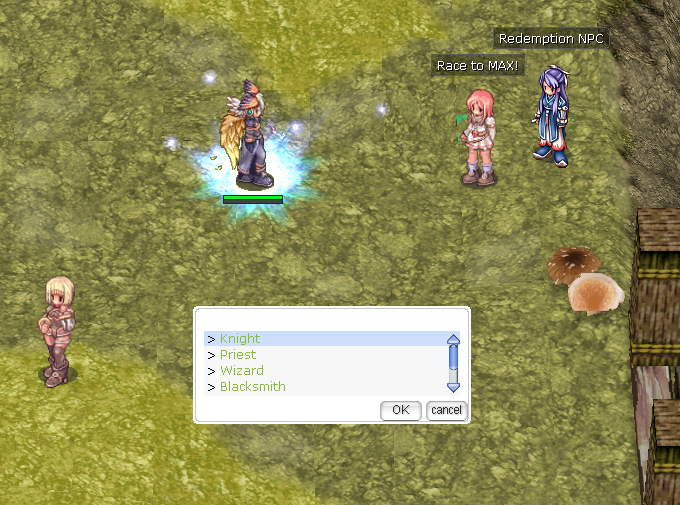Viewport: 680px width, 505px height.
Task: Select Blacksmith in the list
Action: click(x=252, y=387)
